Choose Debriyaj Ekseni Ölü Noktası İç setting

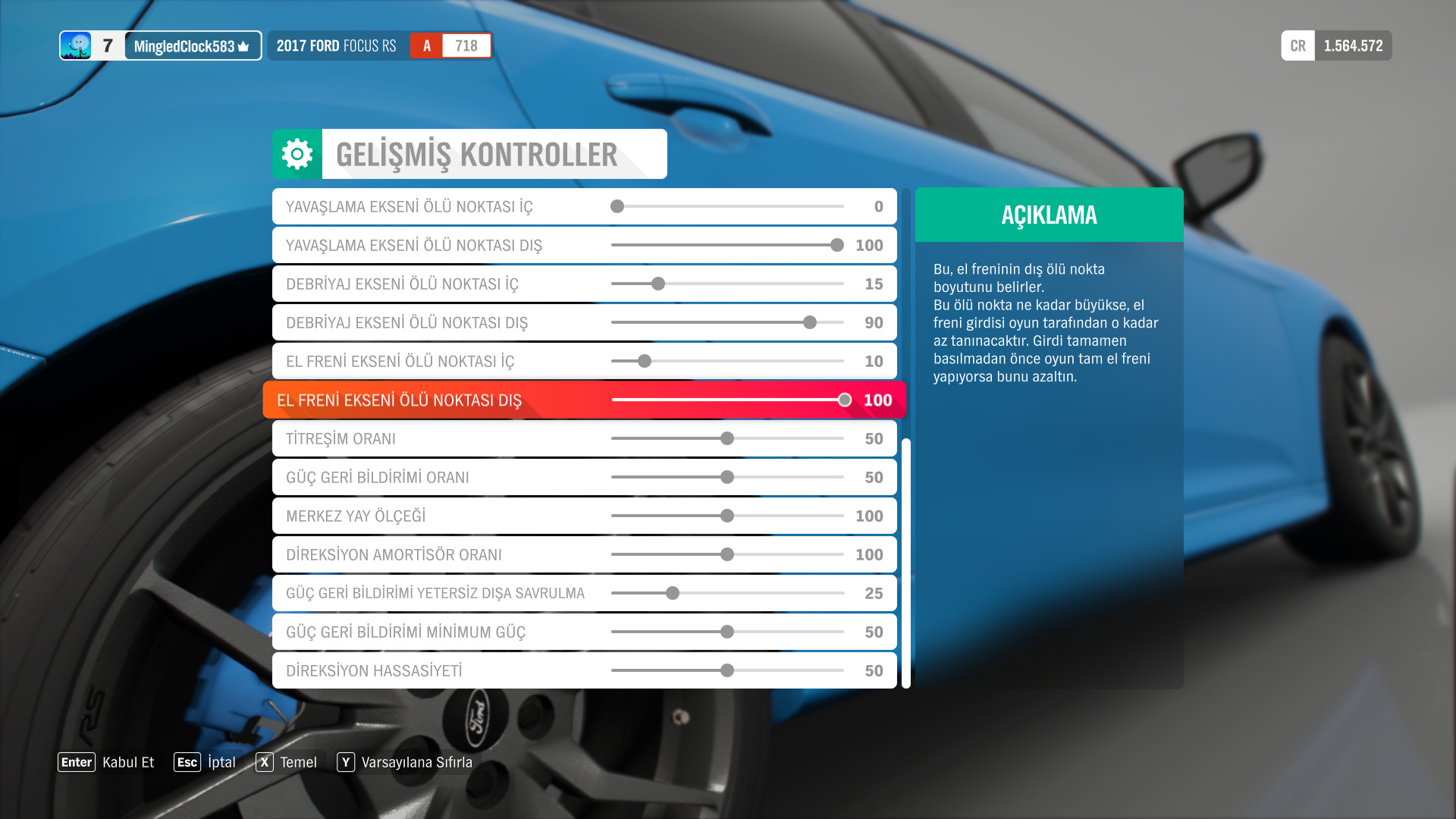point(584,284)
